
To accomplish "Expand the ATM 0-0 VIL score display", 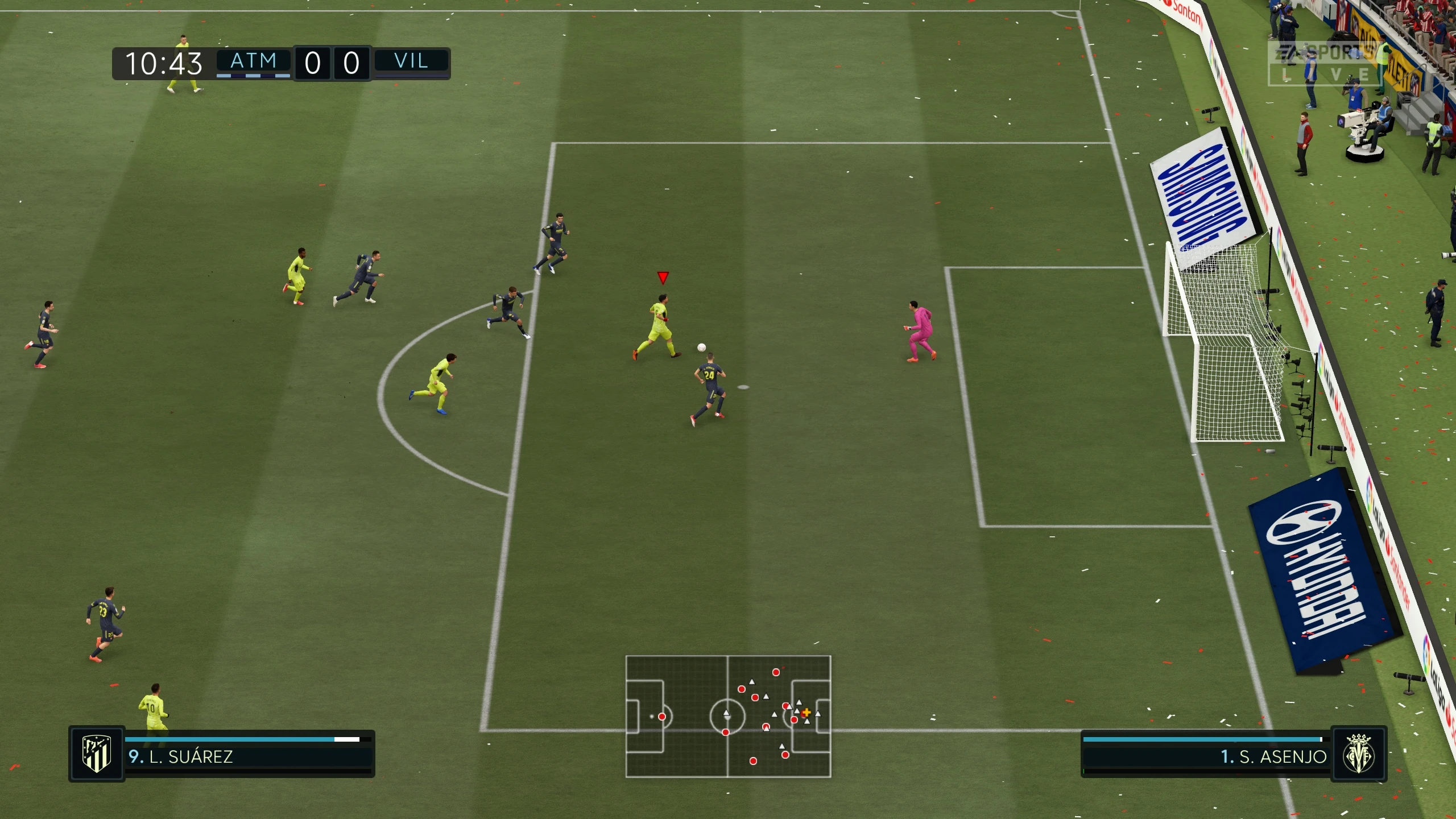I will (x=332, y=63).
